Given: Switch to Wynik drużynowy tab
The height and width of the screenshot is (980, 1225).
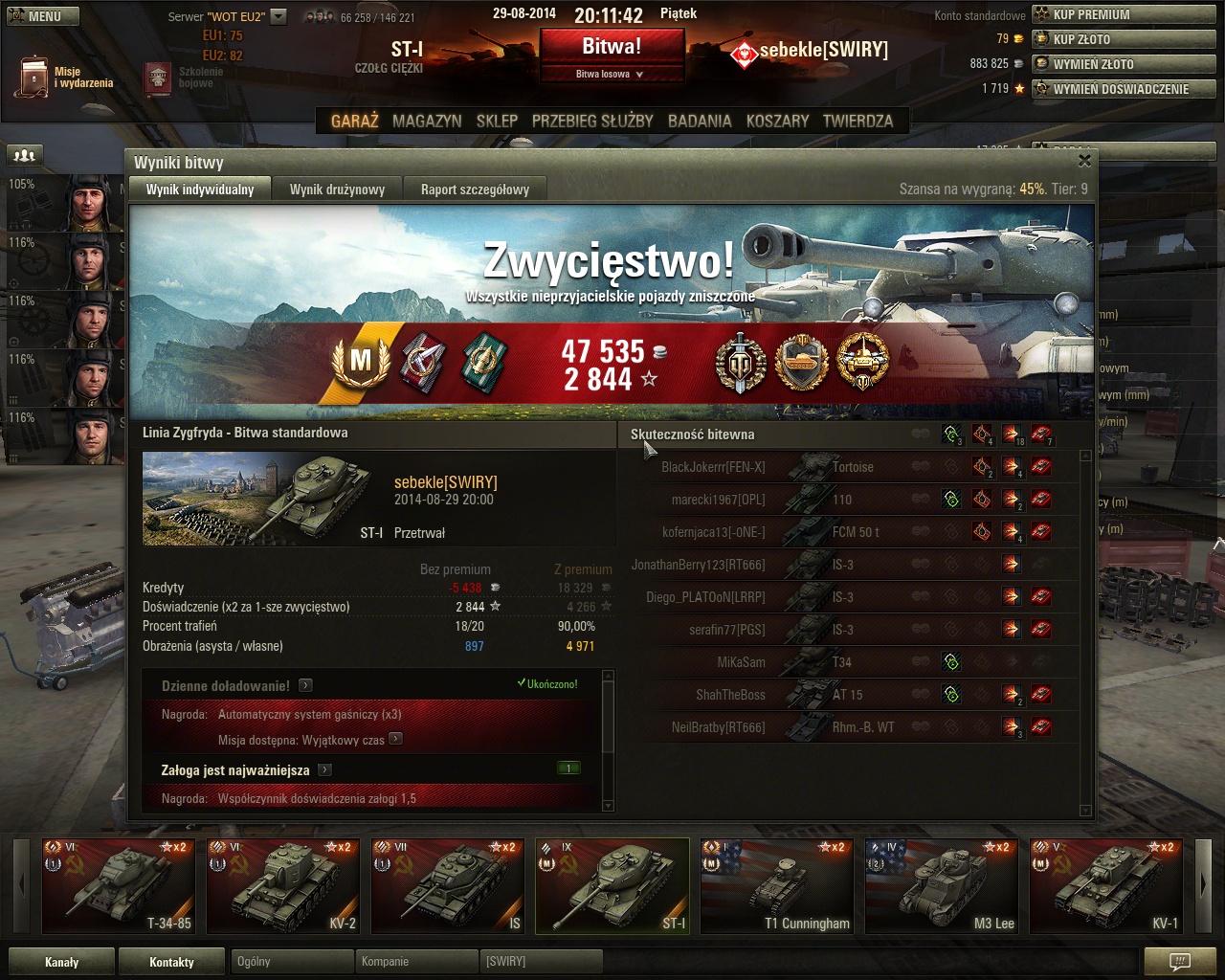Looking at the screenshot, I should click(x=337, y=189).
